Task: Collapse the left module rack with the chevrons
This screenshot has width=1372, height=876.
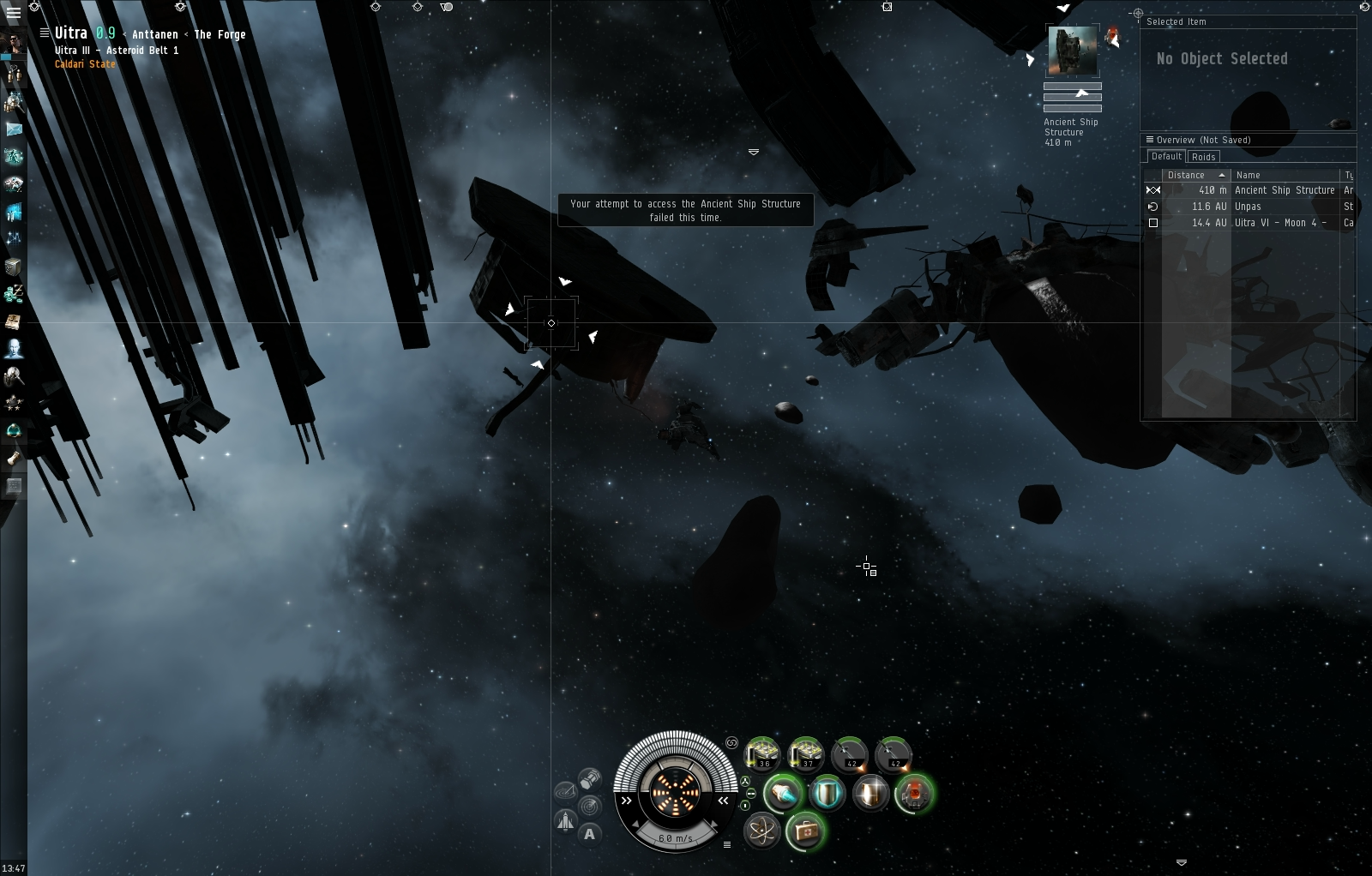Action: [626, 801]
